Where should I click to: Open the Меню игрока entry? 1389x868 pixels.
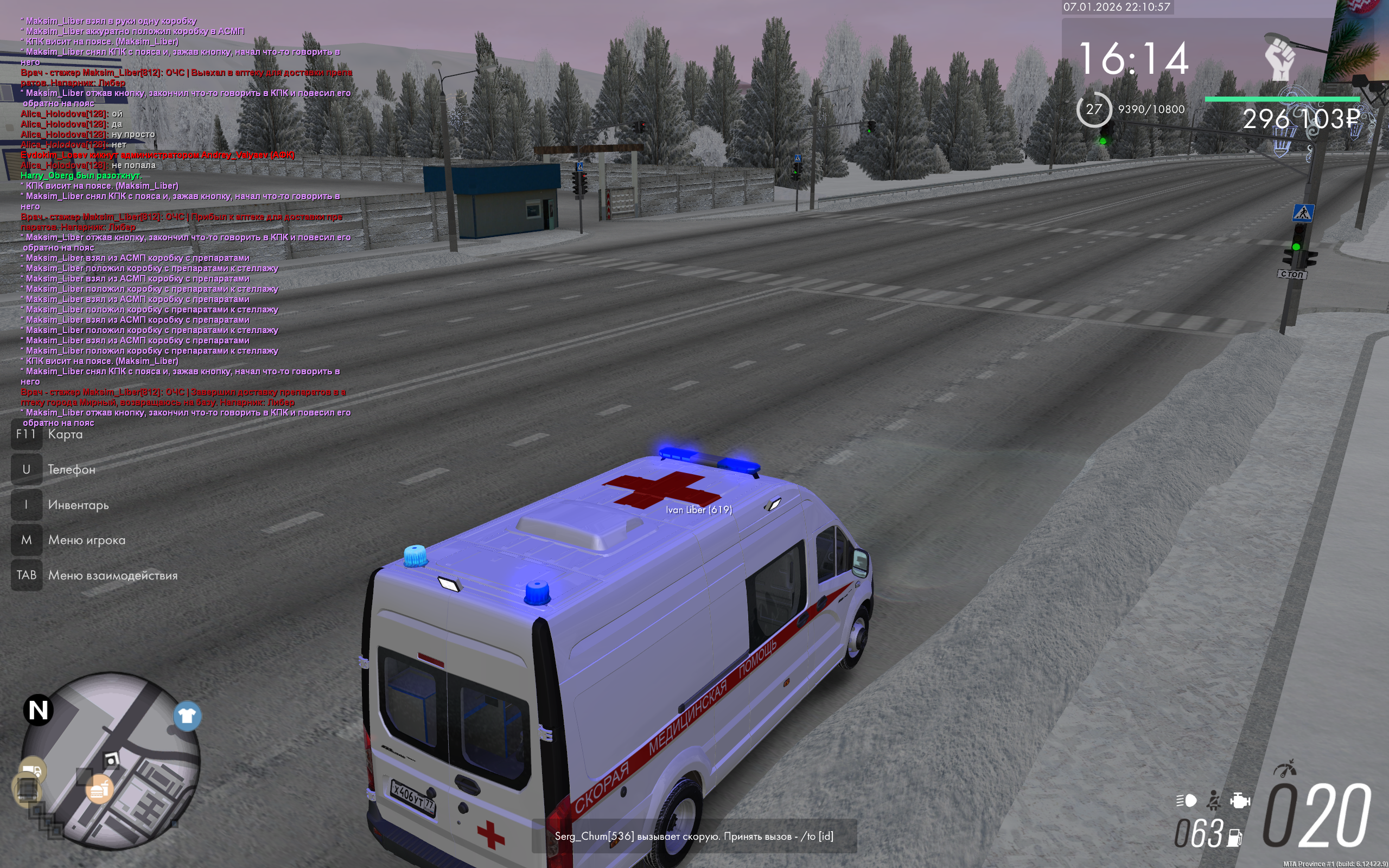pyautogui.click(x=86, y=540)
